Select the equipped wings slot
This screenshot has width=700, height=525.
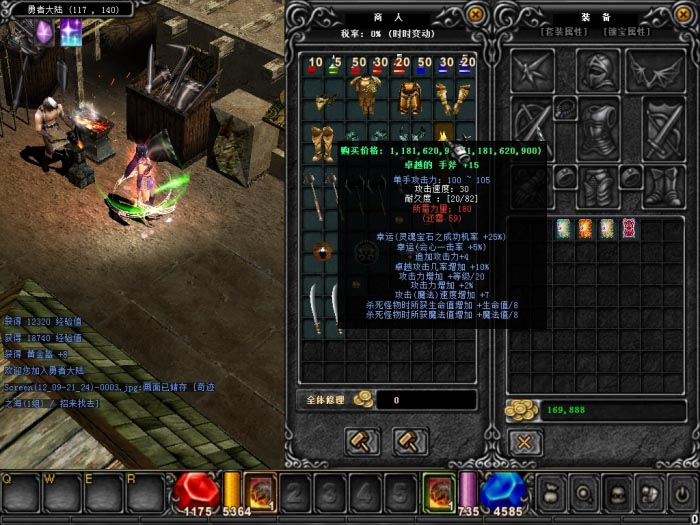(x=655, y=71)
